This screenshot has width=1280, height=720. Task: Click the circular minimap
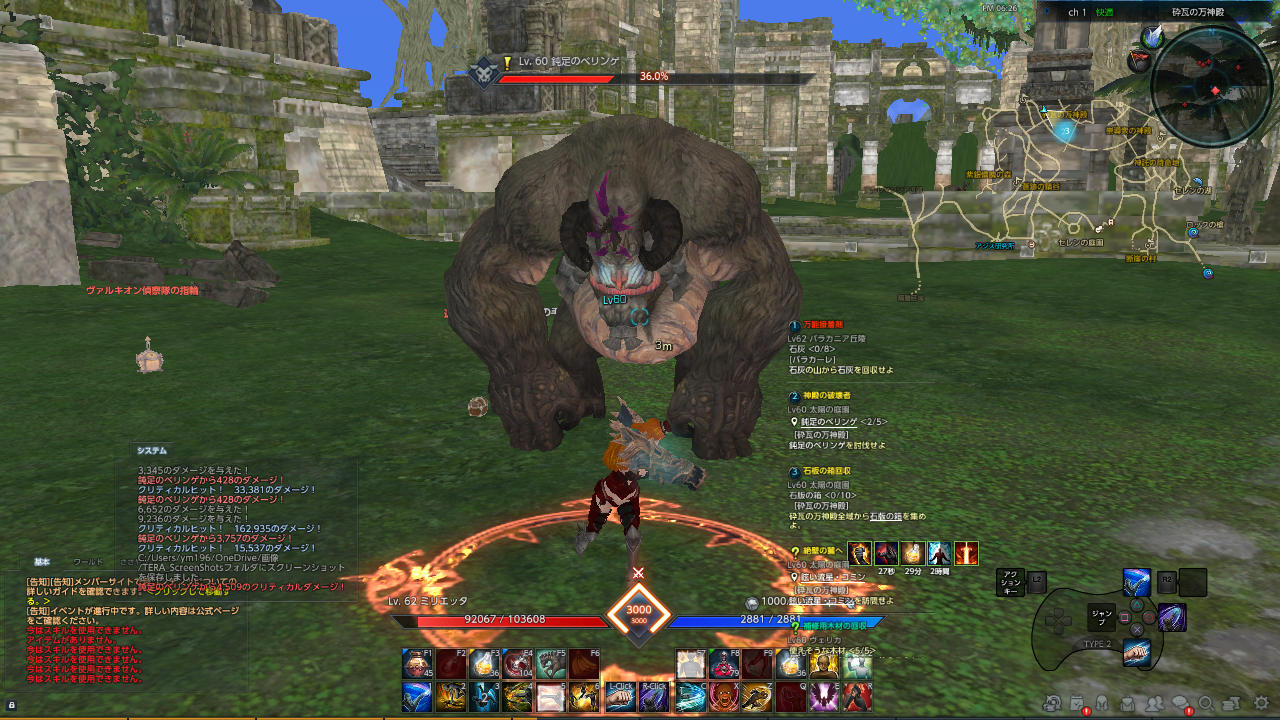point(1211,87)
